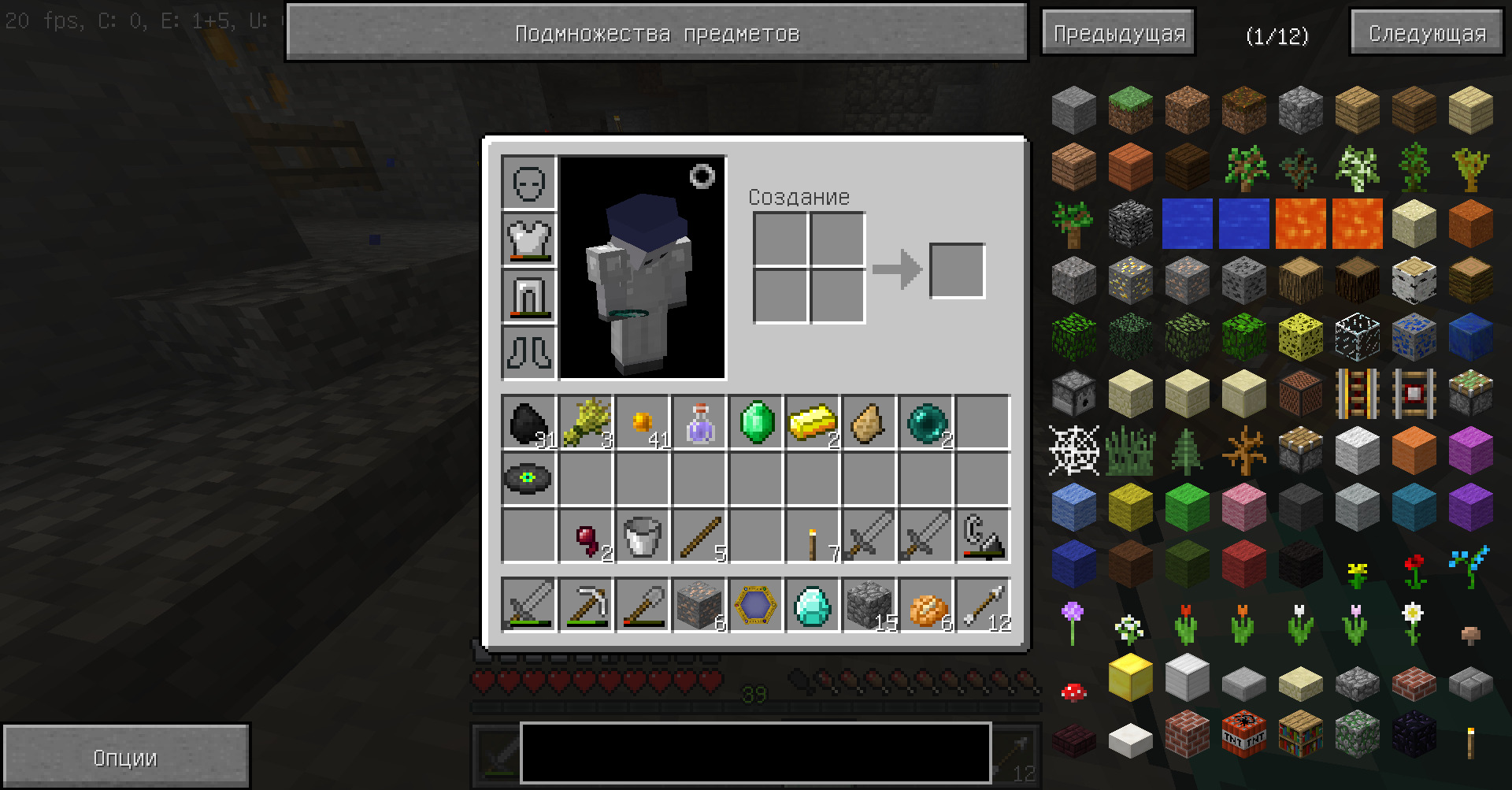Open the Опции settings button
Viewport: 1512px width, 790px height.
(x=126, y=757)
